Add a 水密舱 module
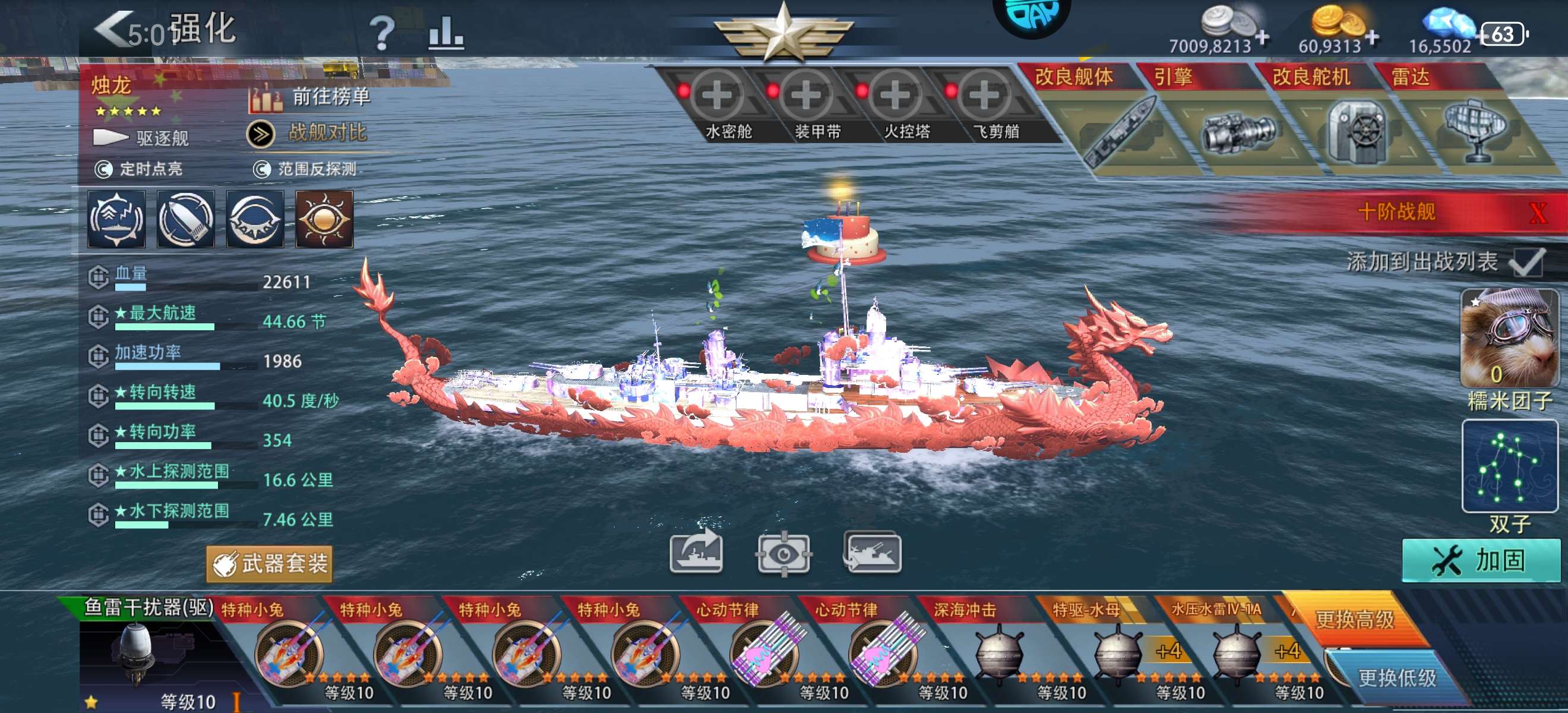 click(x=717, y=96)
